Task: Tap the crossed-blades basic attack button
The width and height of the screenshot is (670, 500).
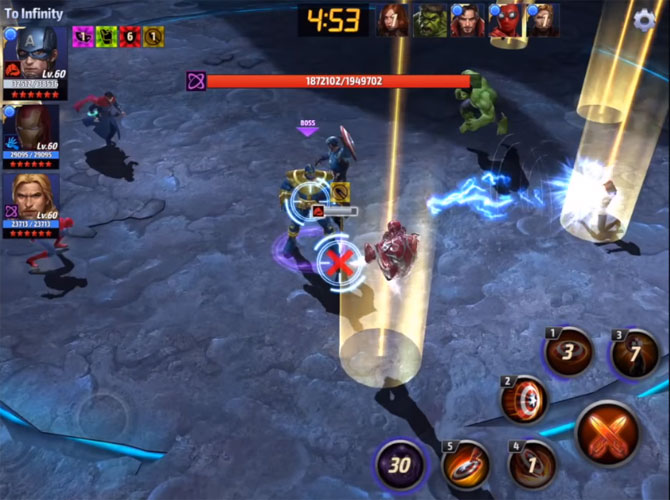Action: (x=607, y=433)
